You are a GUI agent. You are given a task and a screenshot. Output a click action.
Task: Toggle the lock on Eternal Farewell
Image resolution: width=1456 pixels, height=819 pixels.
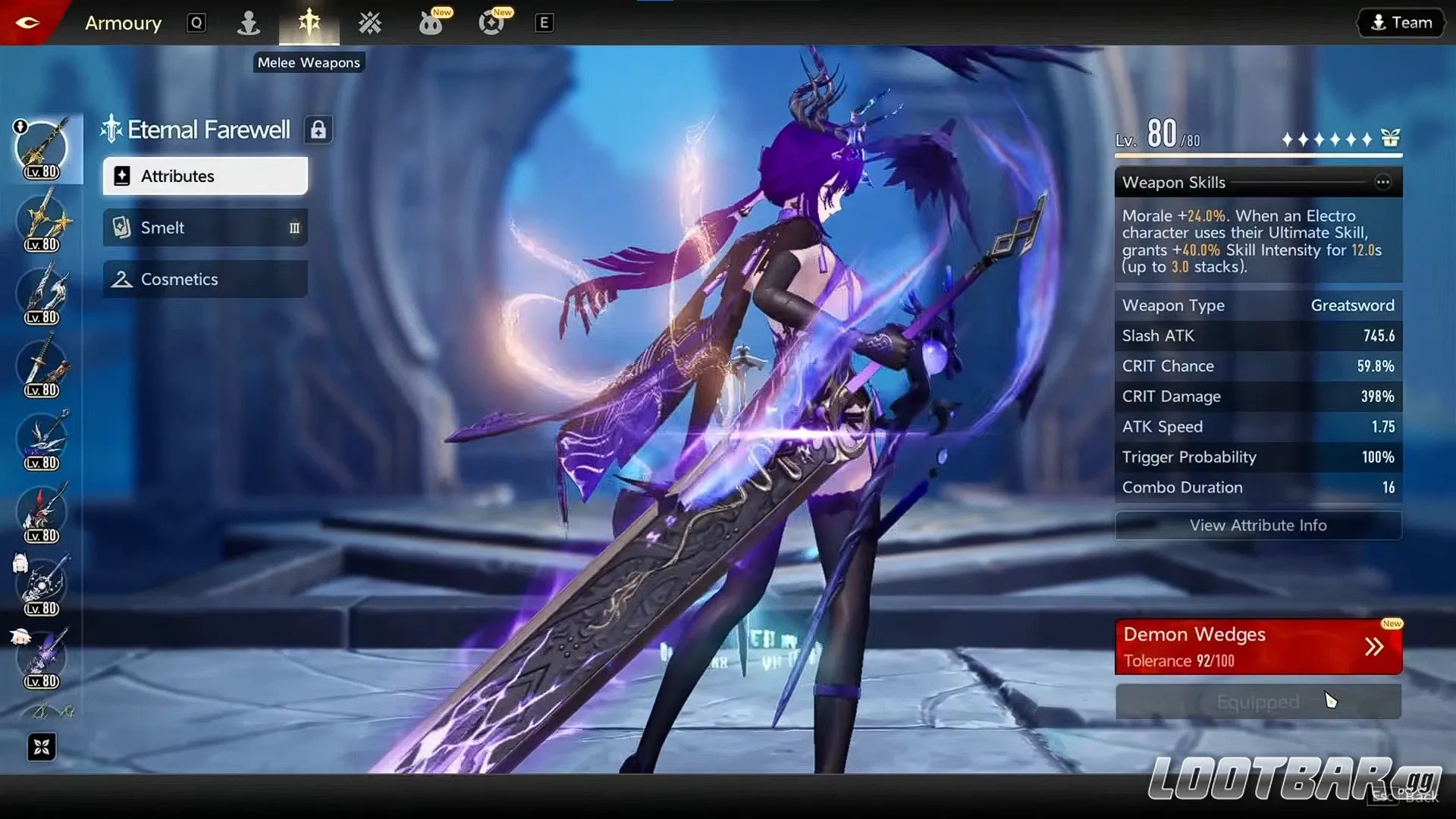tap(318, 129)
